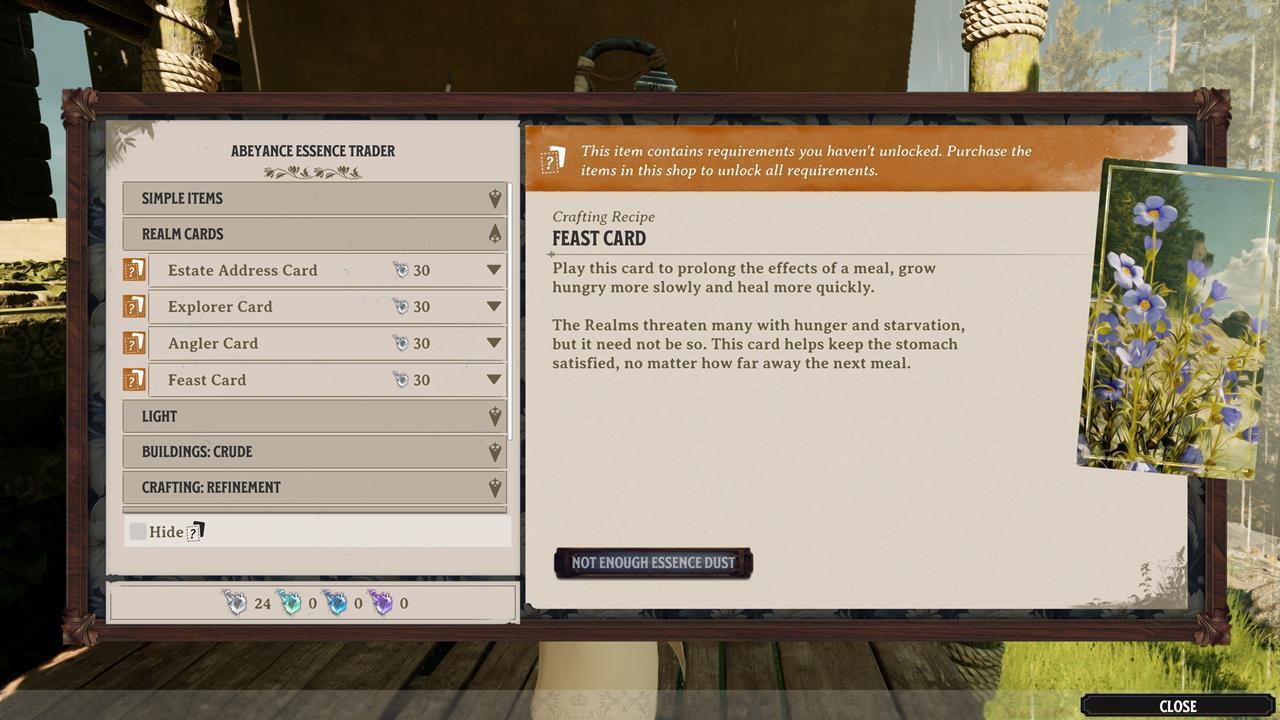This screenshot has height=720, width=1280.
Task: Expand Buildings: Crude section
Action: point(314,452)
